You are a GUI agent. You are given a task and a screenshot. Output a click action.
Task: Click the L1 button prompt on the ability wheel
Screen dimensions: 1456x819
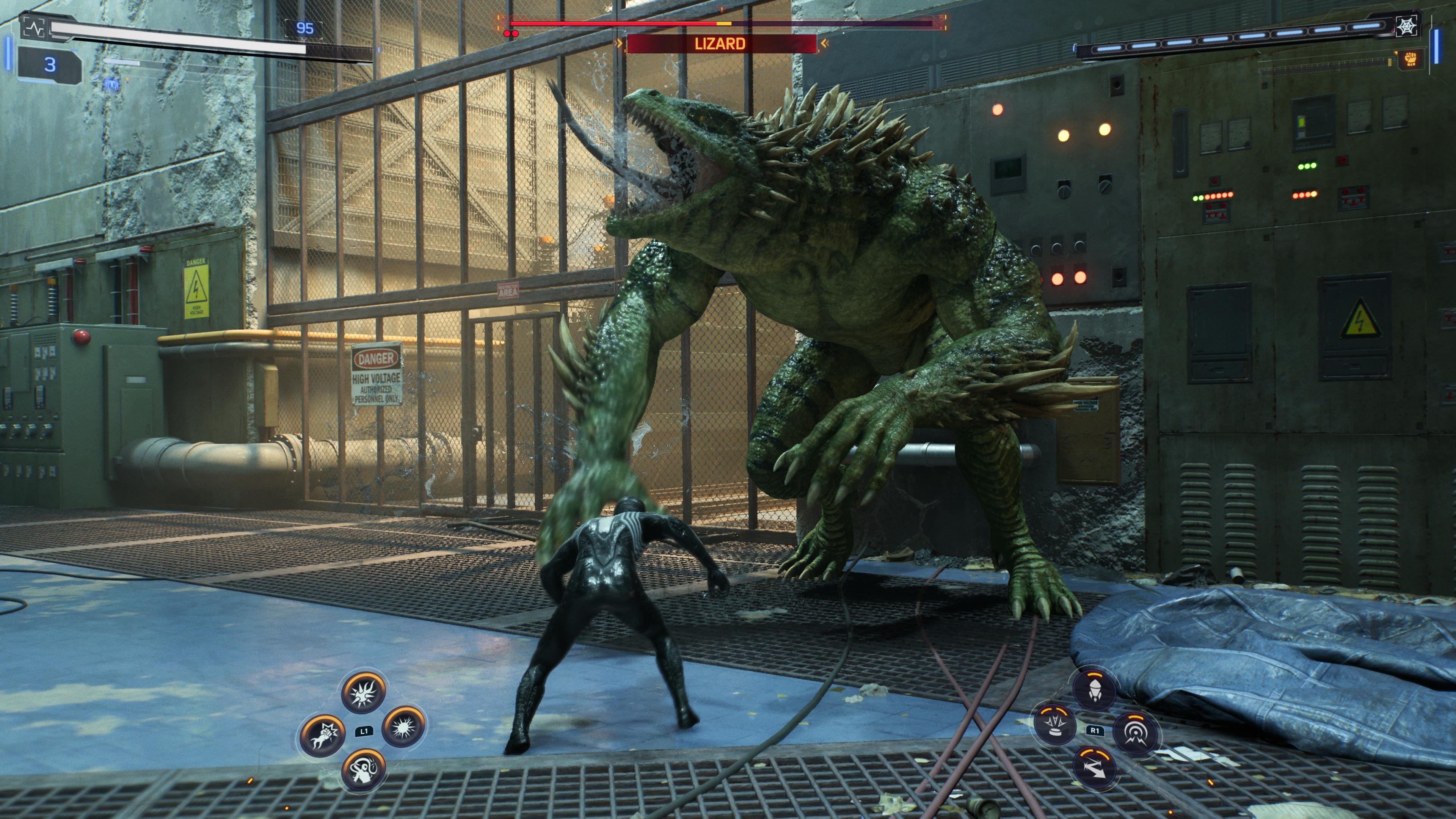coord(365,732)
